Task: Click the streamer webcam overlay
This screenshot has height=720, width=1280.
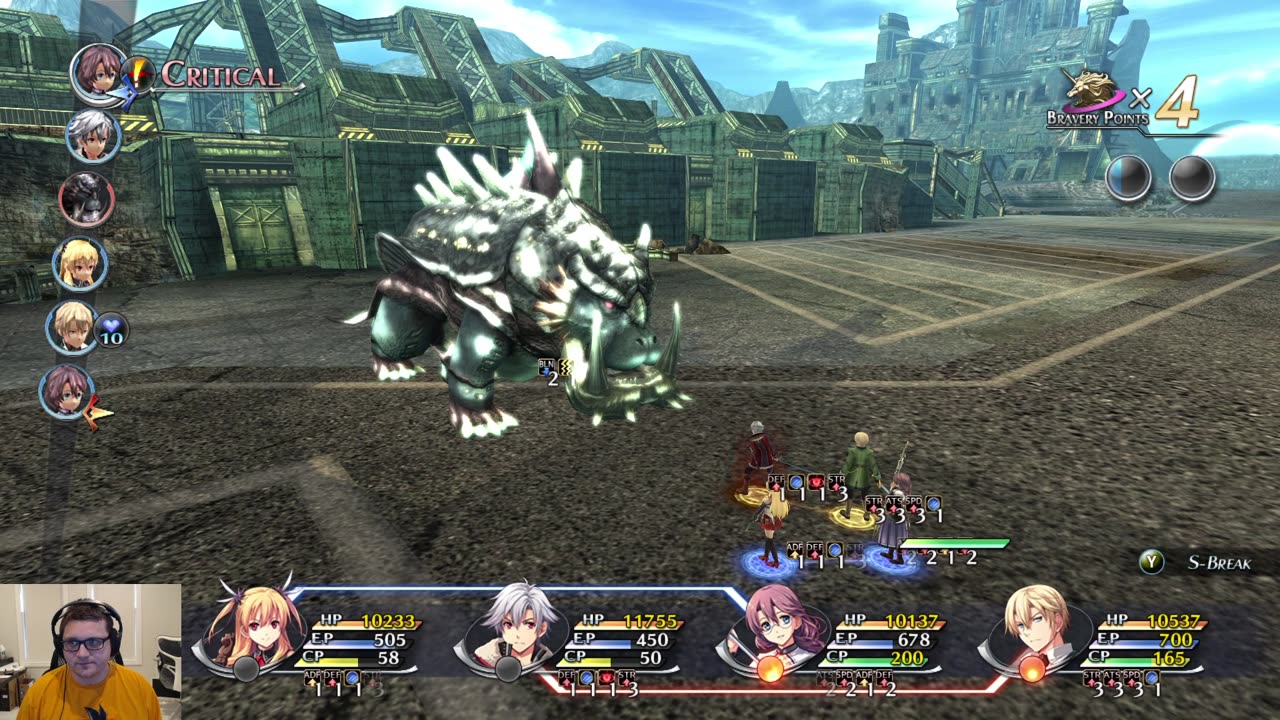Action: (x=90, y=652)
